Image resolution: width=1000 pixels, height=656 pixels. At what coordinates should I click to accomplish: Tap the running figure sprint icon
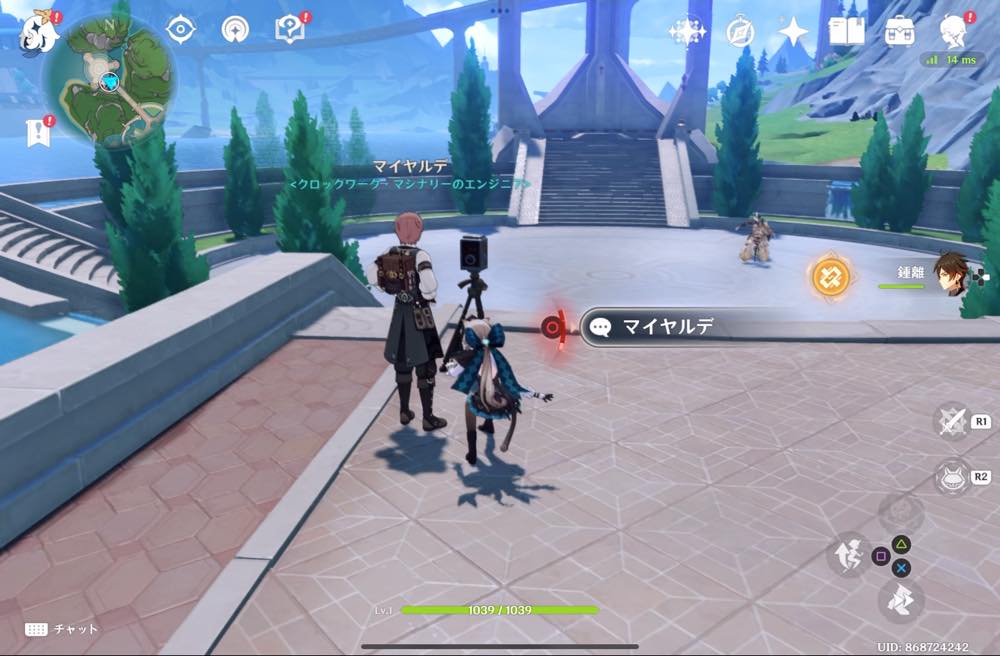(x=849, y=553)
